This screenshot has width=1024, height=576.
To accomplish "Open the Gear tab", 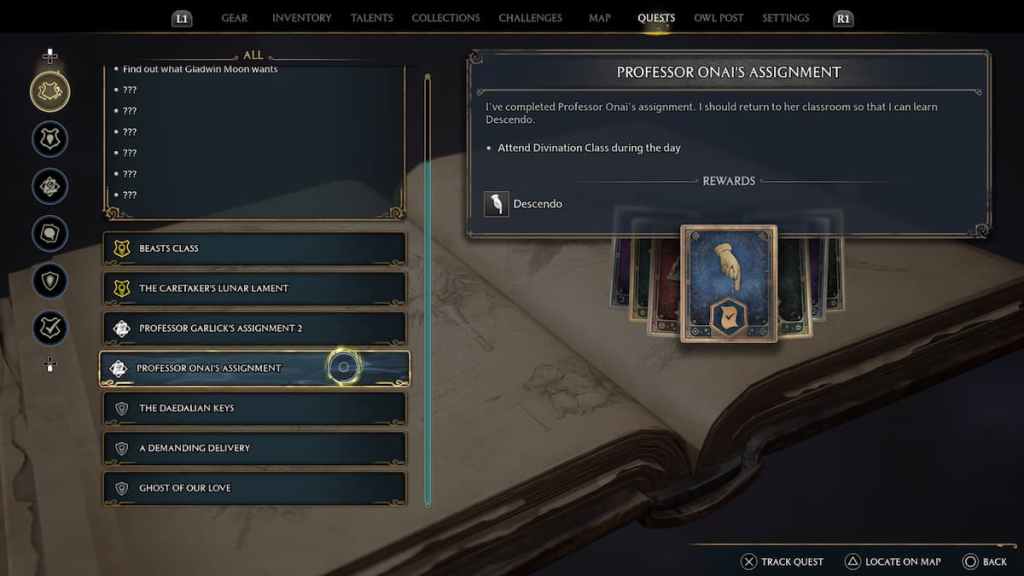I will pos(234,18).
